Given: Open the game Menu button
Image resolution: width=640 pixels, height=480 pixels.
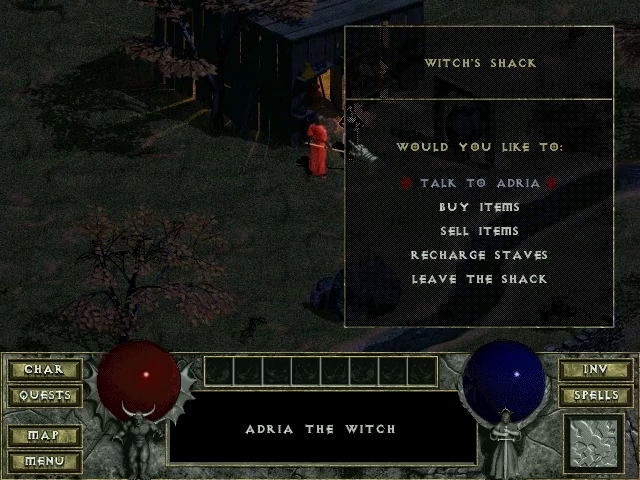Looking at the screenshot, I should (x=44, y=461).
